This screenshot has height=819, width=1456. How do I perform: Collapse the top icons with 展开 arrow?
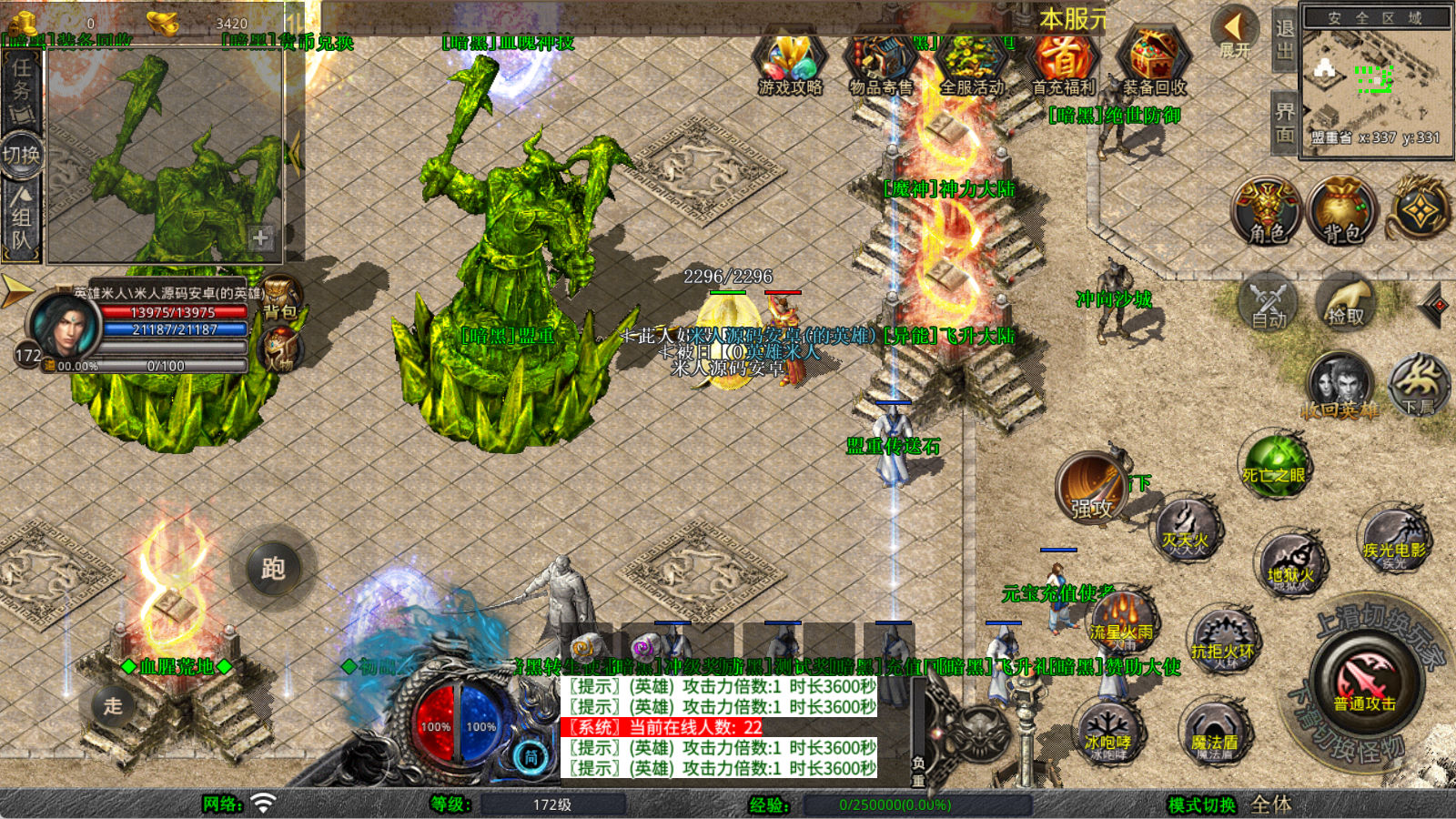coord(1234,32)
